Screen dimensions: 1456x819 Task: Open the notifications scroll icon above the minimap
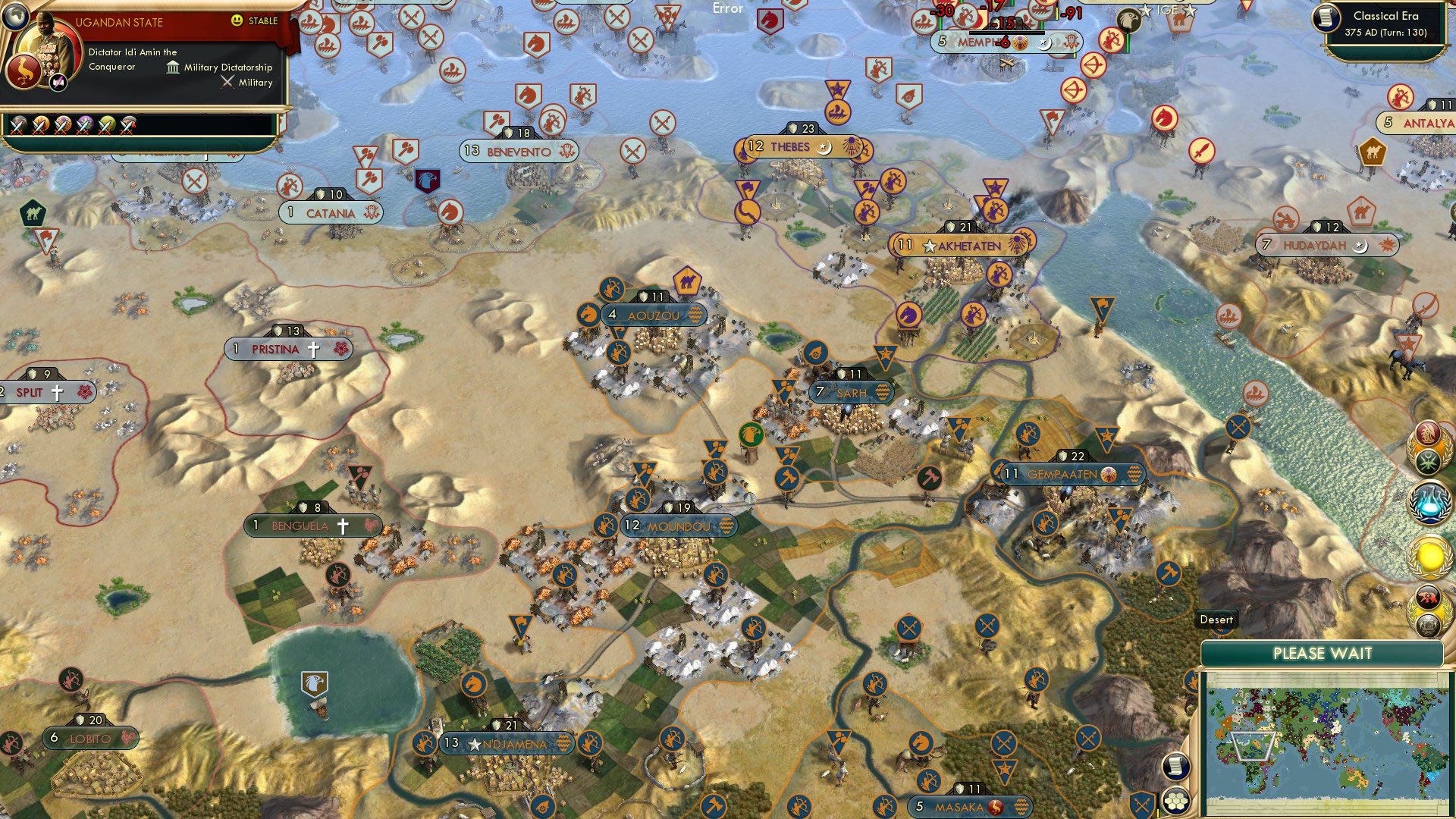click(1177, 766)
